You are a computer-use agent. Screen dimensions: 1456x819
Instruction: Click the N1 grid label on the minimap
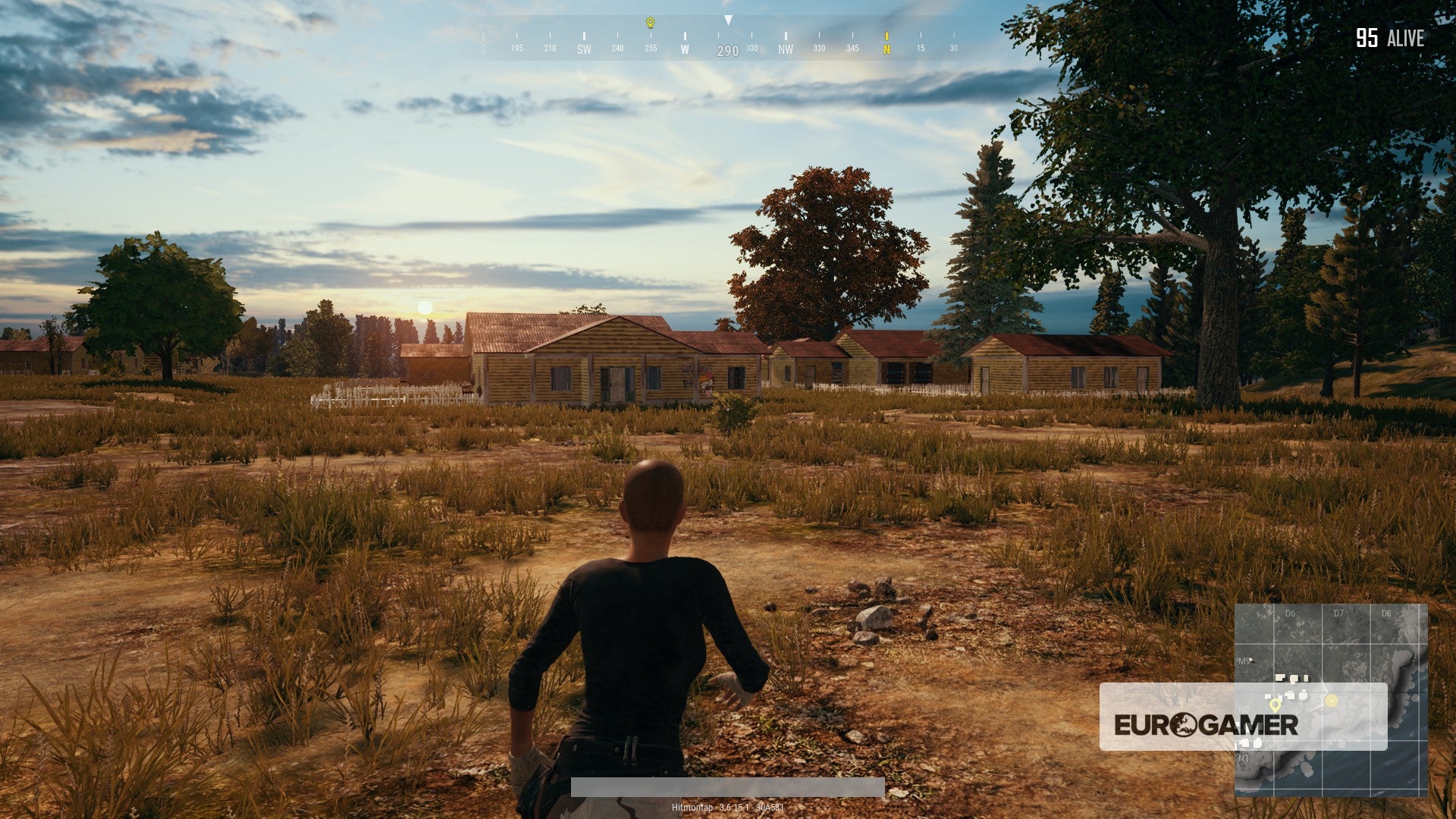point(1244,758)
